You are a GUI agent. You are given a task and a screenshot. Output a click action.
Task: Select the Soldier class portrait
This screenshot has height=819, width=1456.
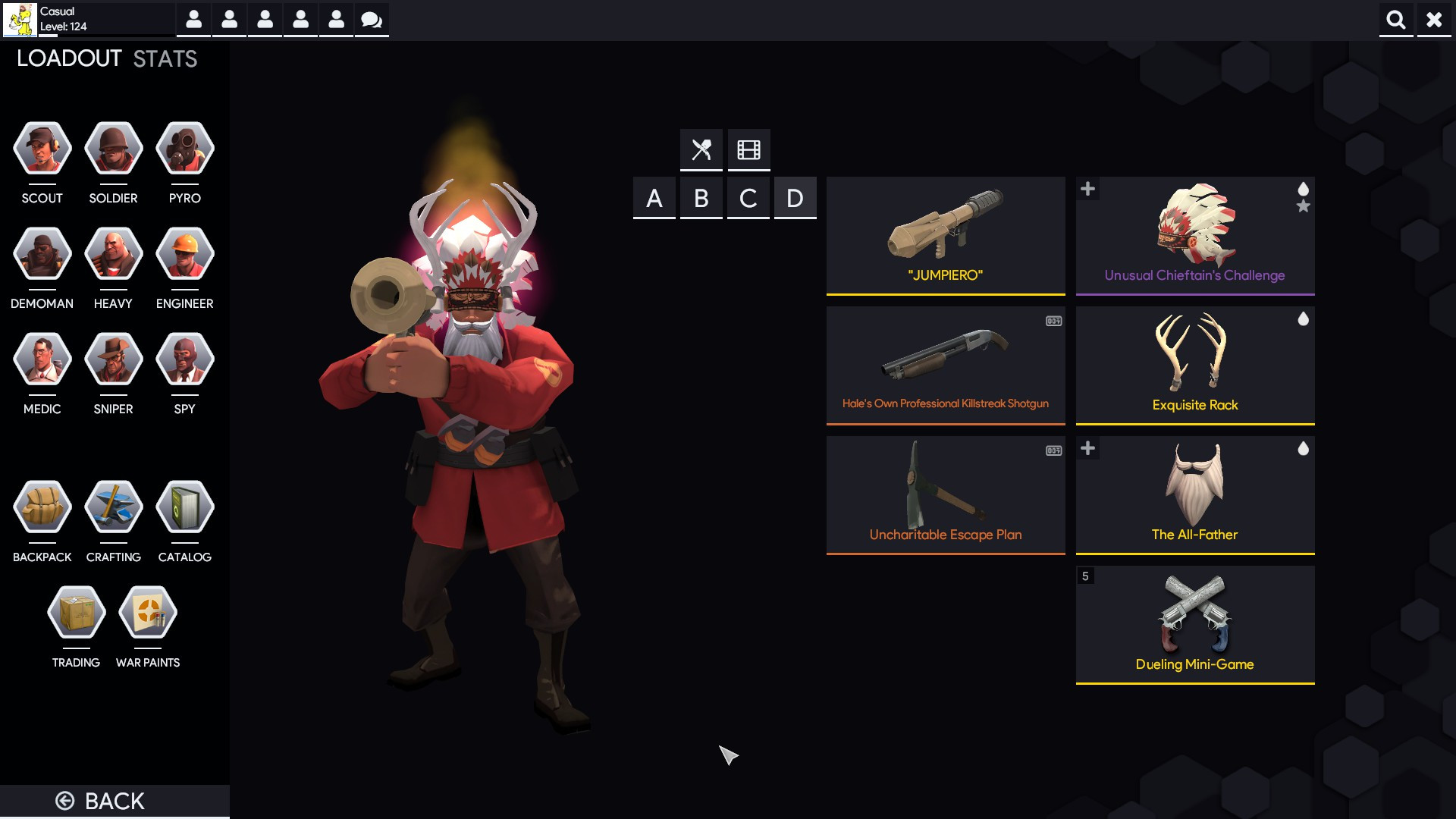coord(113,148)
